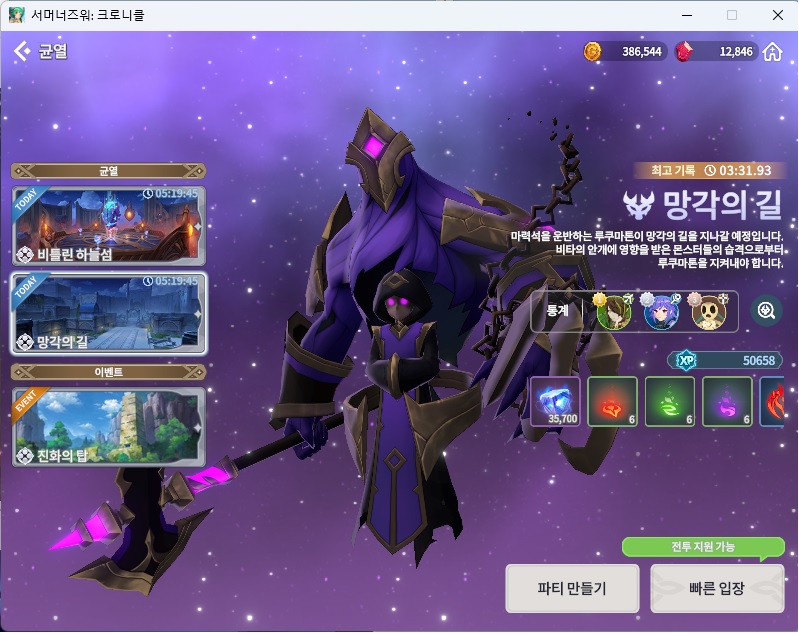Inspect the purple essence reward
This screenshot has height=633, width=799.
tap(727, 400)
